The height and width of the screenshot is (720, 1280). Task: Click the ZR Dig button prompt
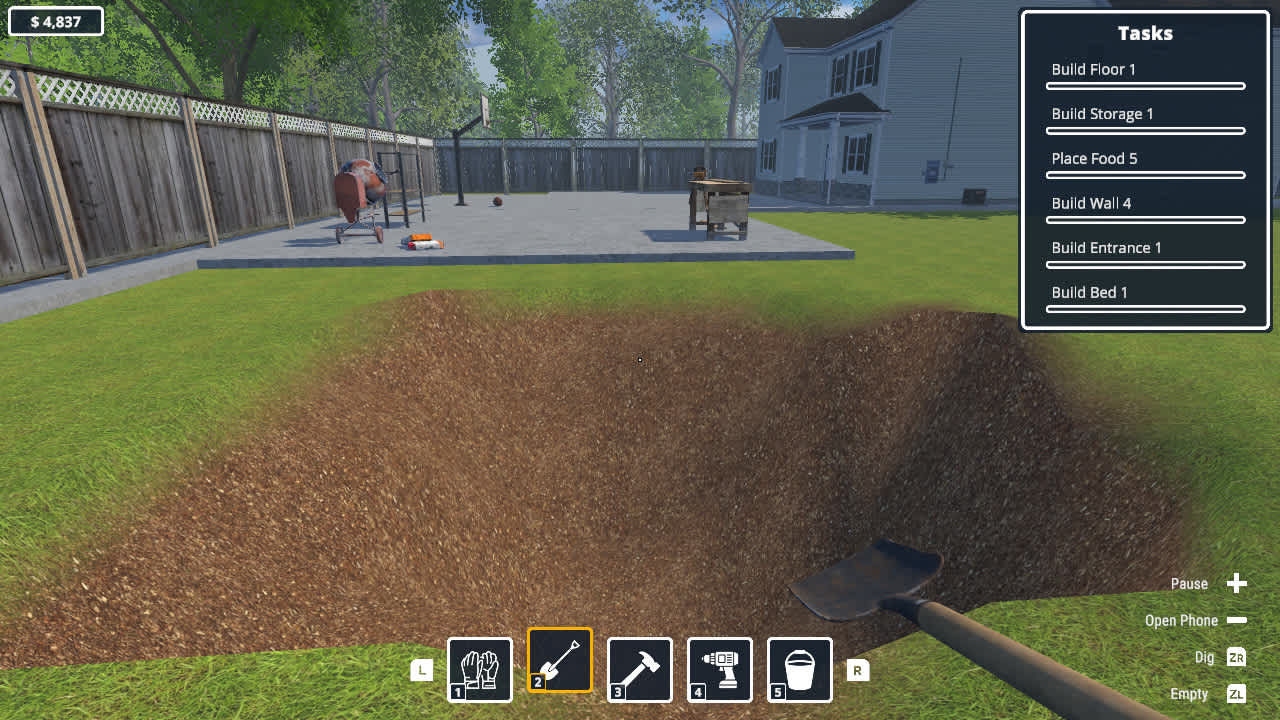1236,657
